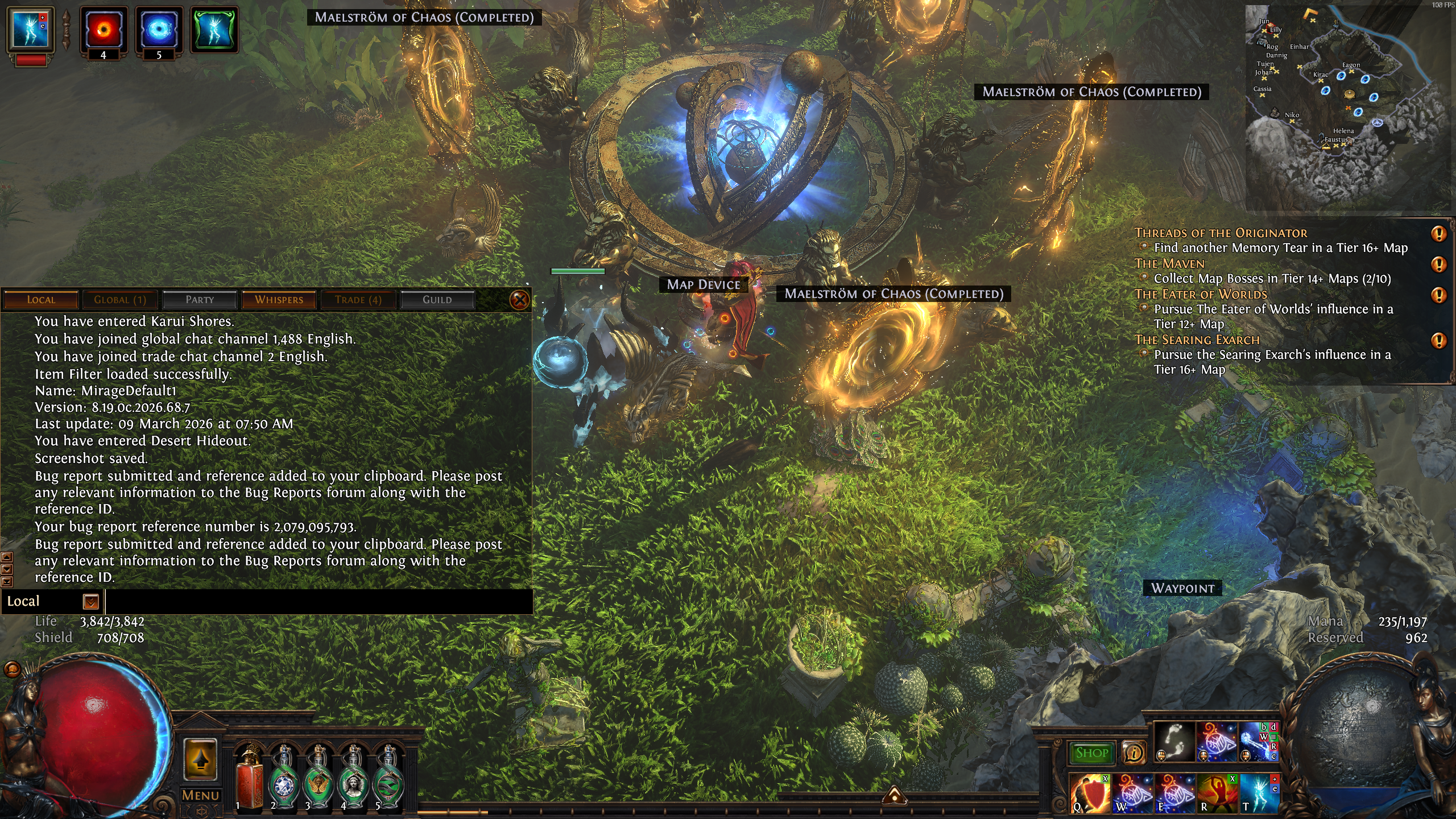Open the Guild chat tab
1456x819 pixels.
point(437,300)
